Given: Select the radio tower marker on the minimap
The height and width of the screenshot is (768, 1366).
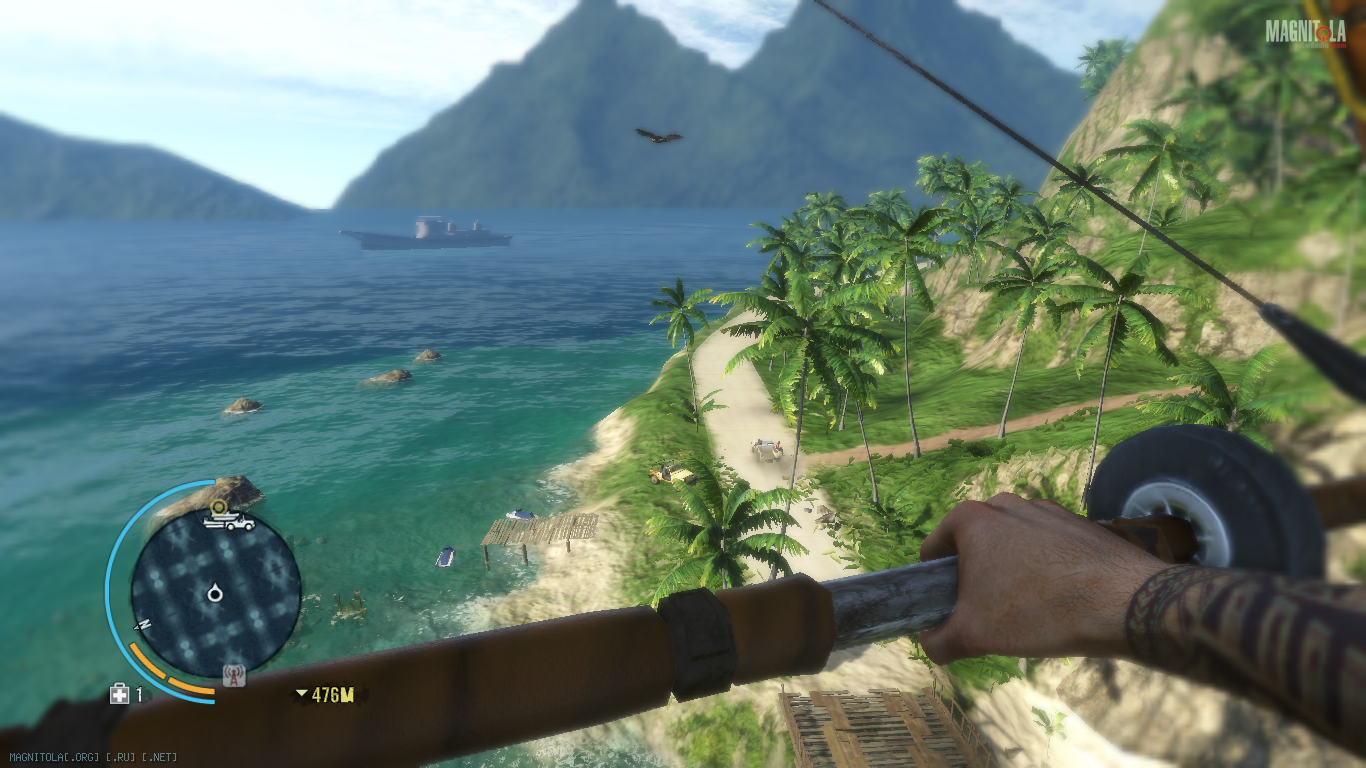Looking at the screenshot, I should pyautogui.click(x=234, y=676).
